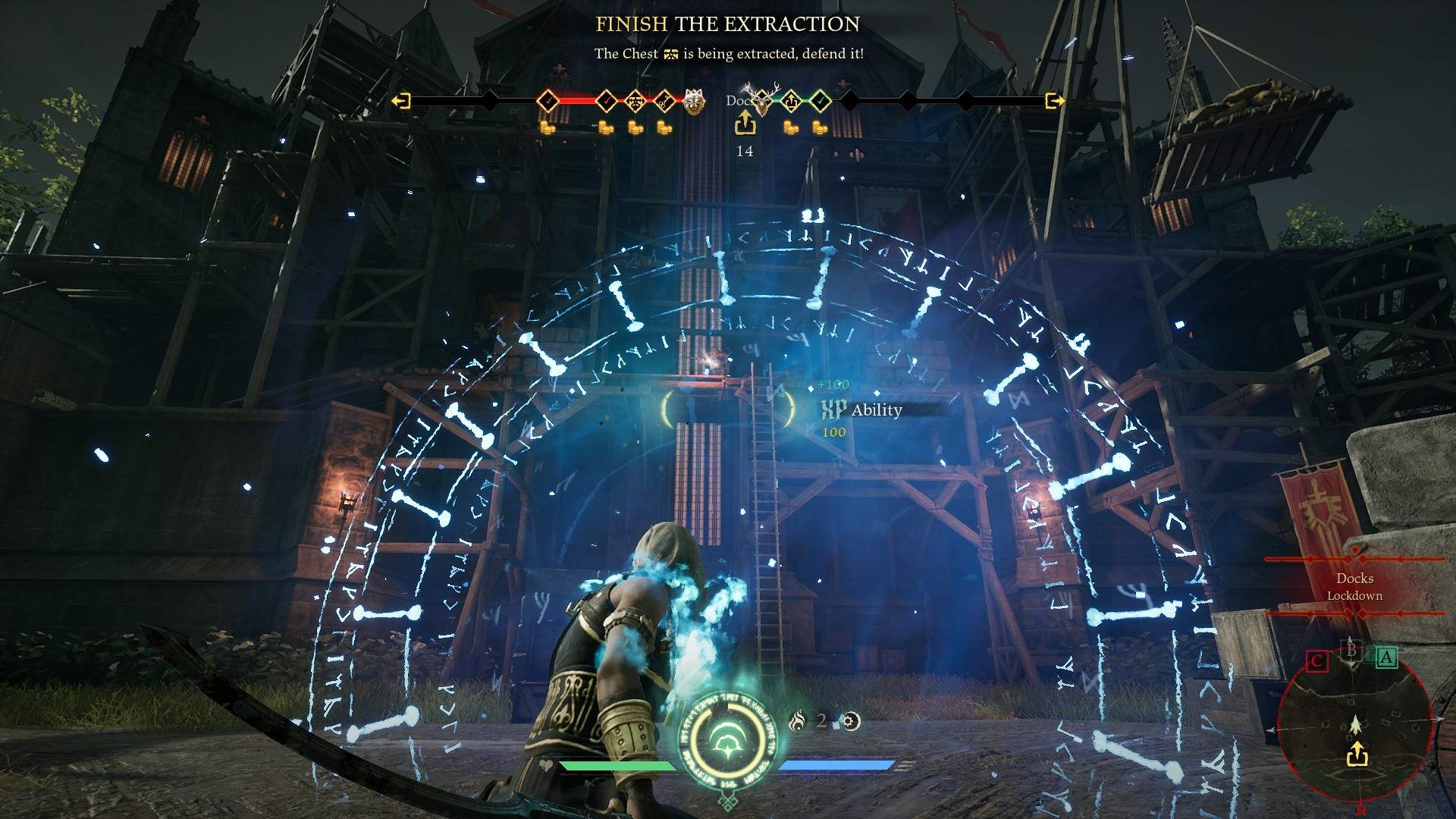Click the cog-shaped gear icon
This screenshot has width=1456, height=819.
tap(851, 721)
